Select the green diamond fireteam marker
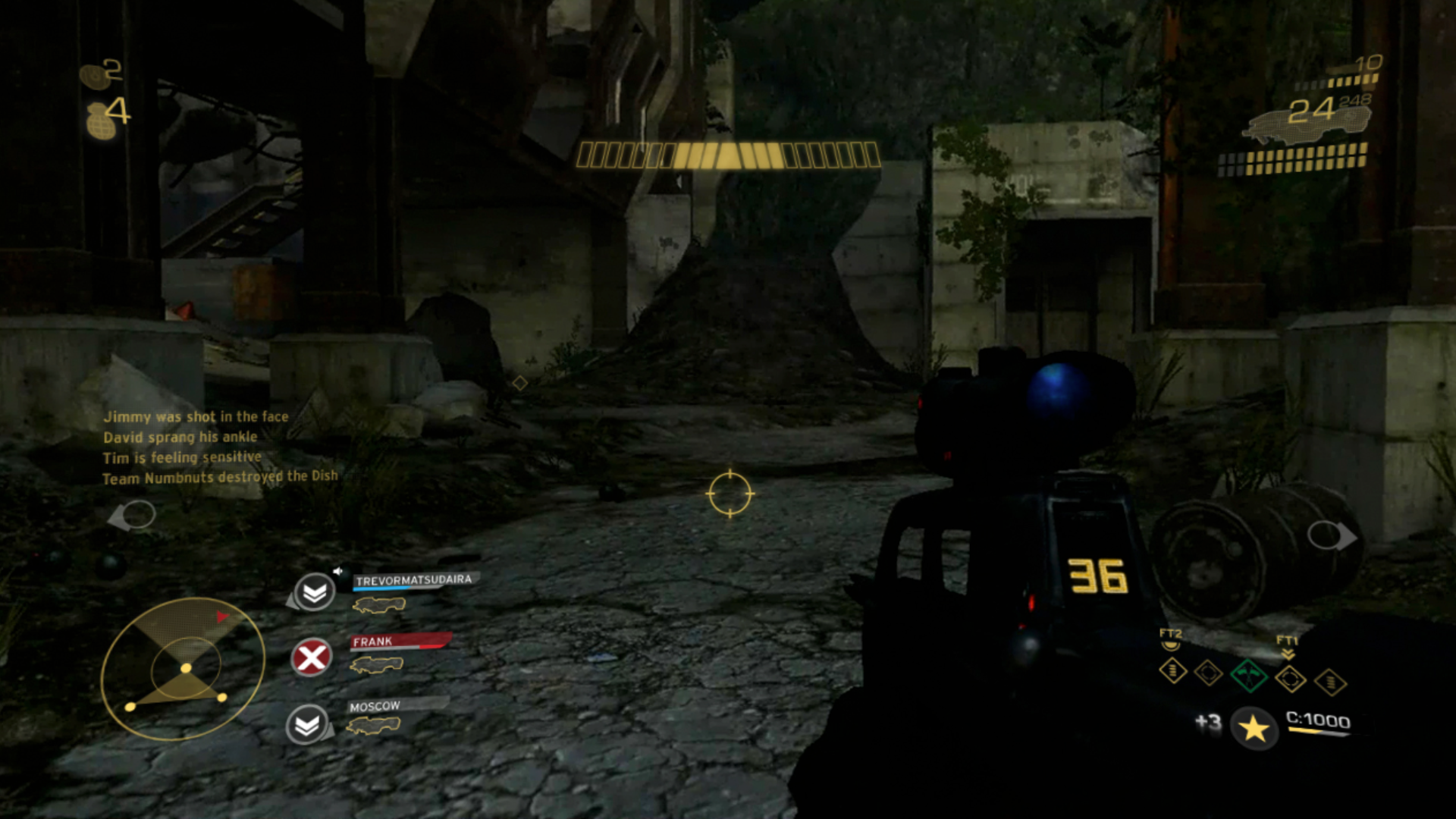Image resolution: width=1456 pixels, height=819 pixels. 1248,675
